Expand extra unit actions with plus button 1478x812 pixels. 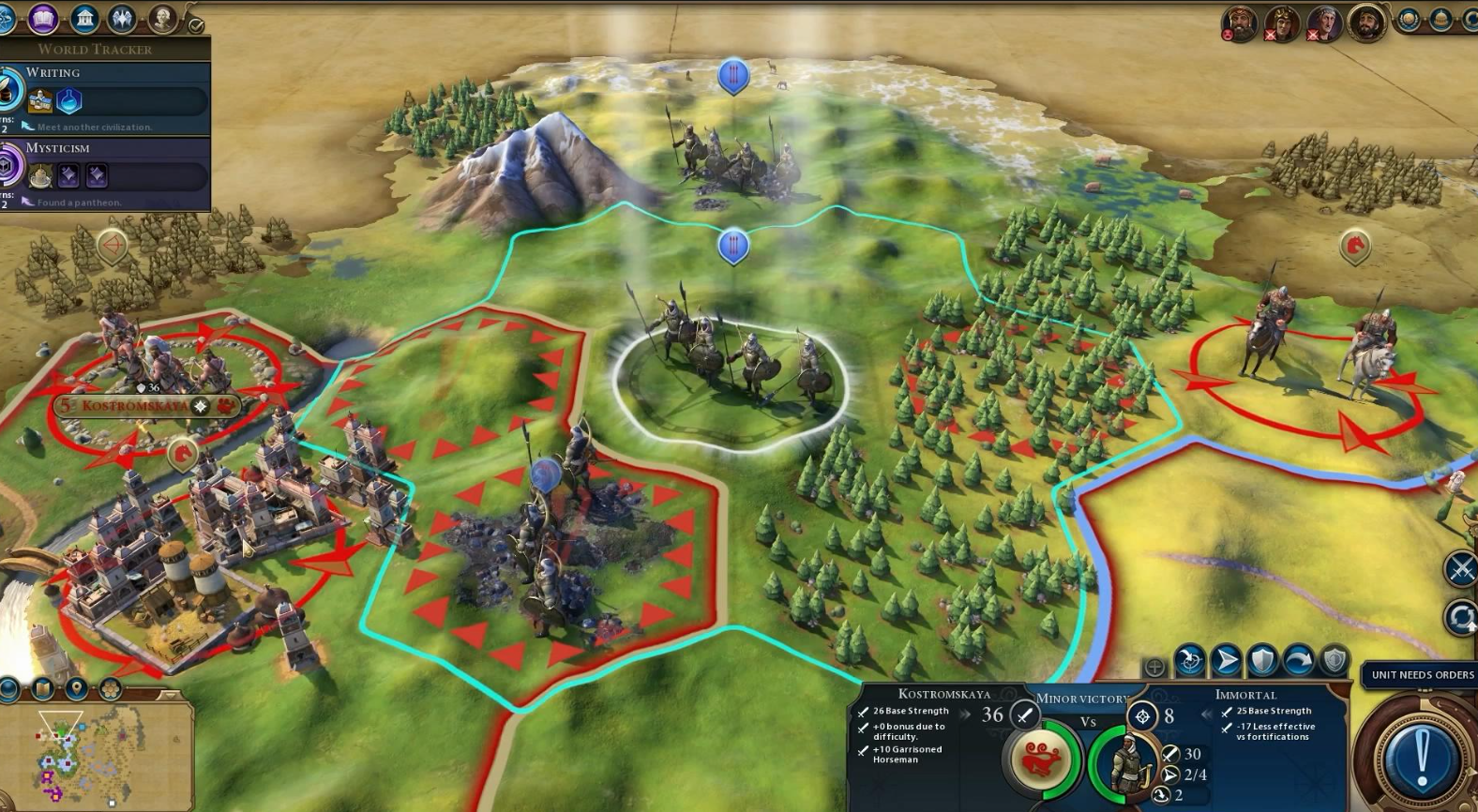tap(1154, 667)
